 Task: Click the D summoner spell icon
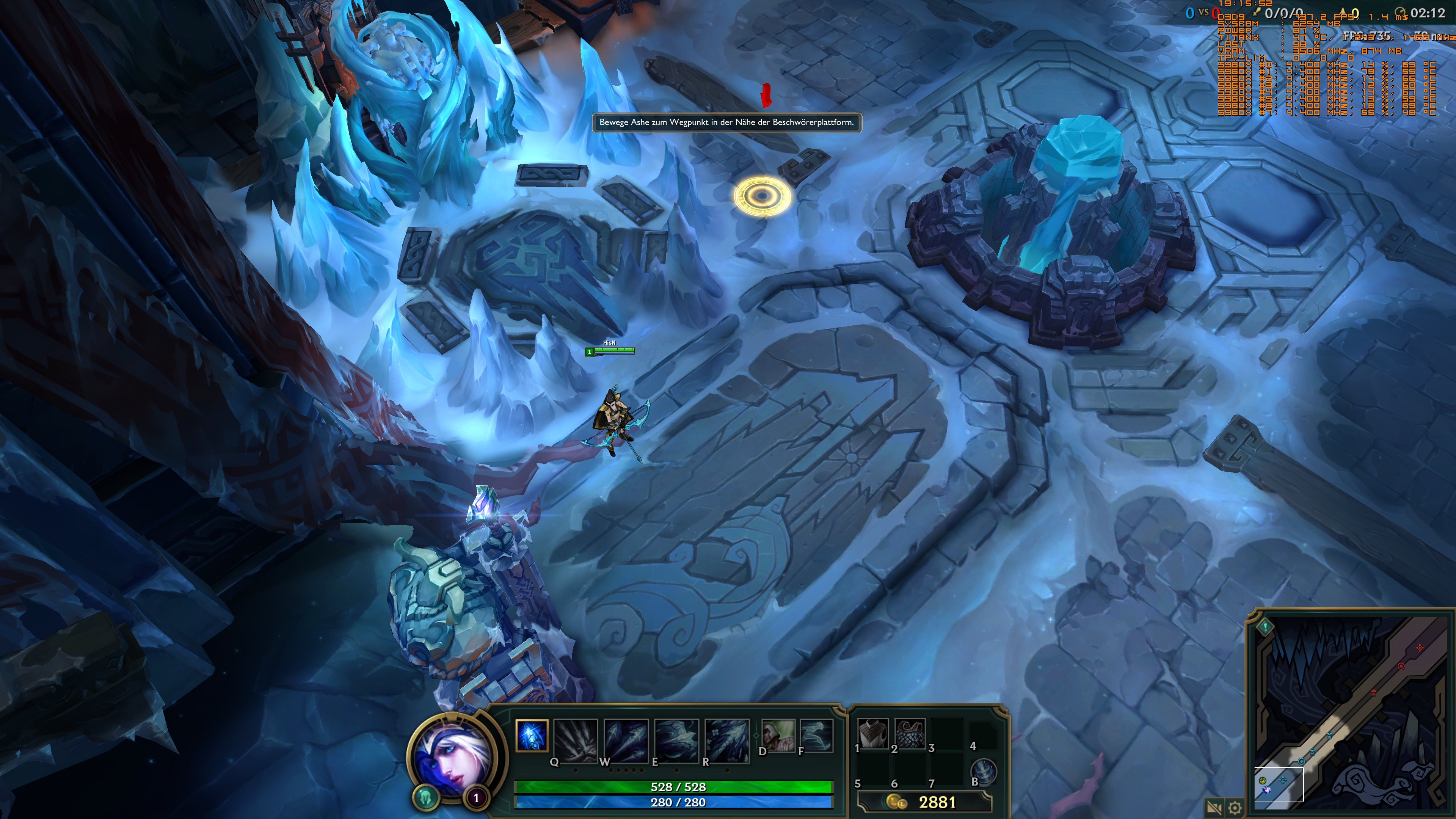[x=779, y=735]
